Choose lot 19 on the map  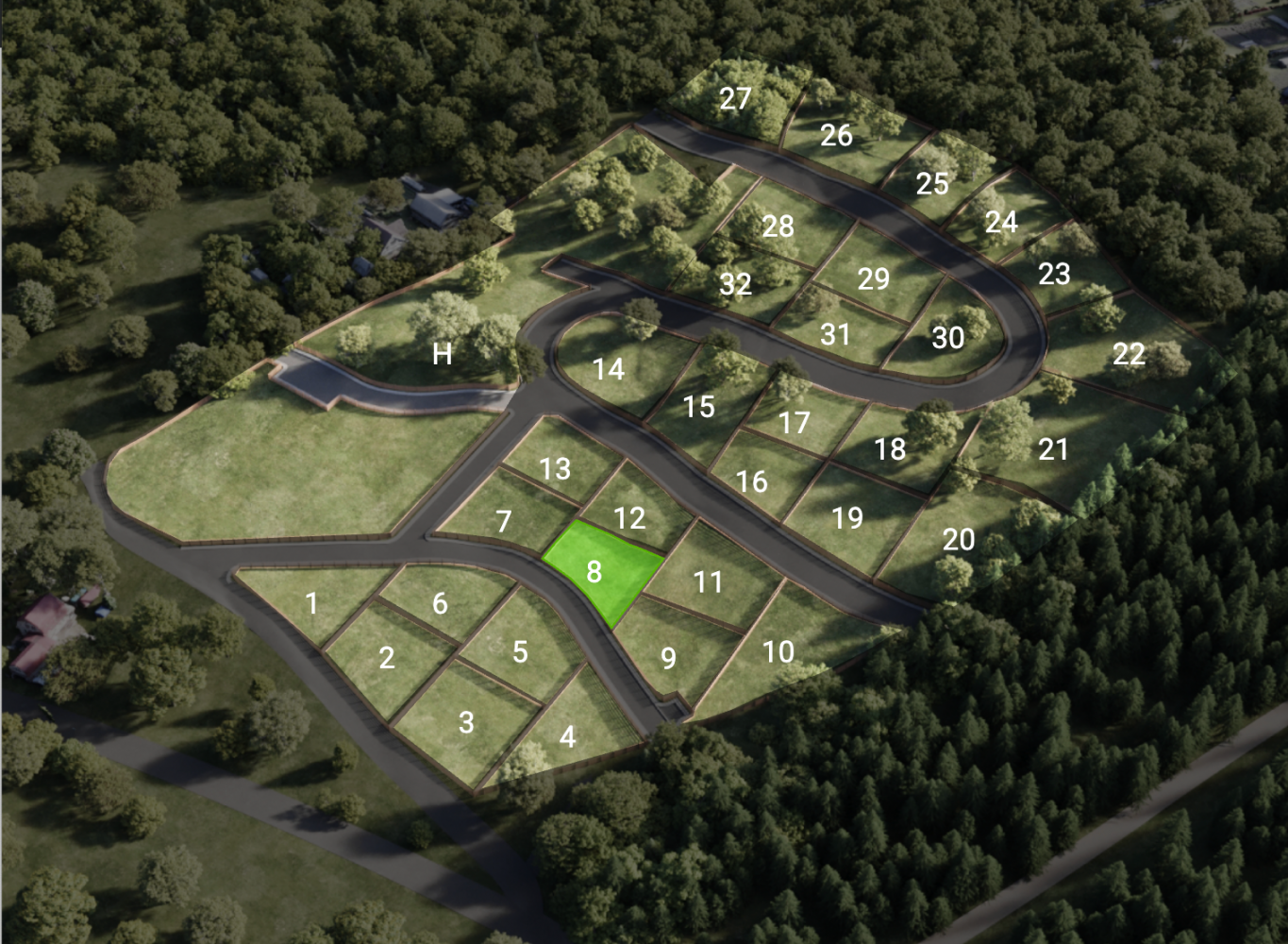[x=847, y=517]
